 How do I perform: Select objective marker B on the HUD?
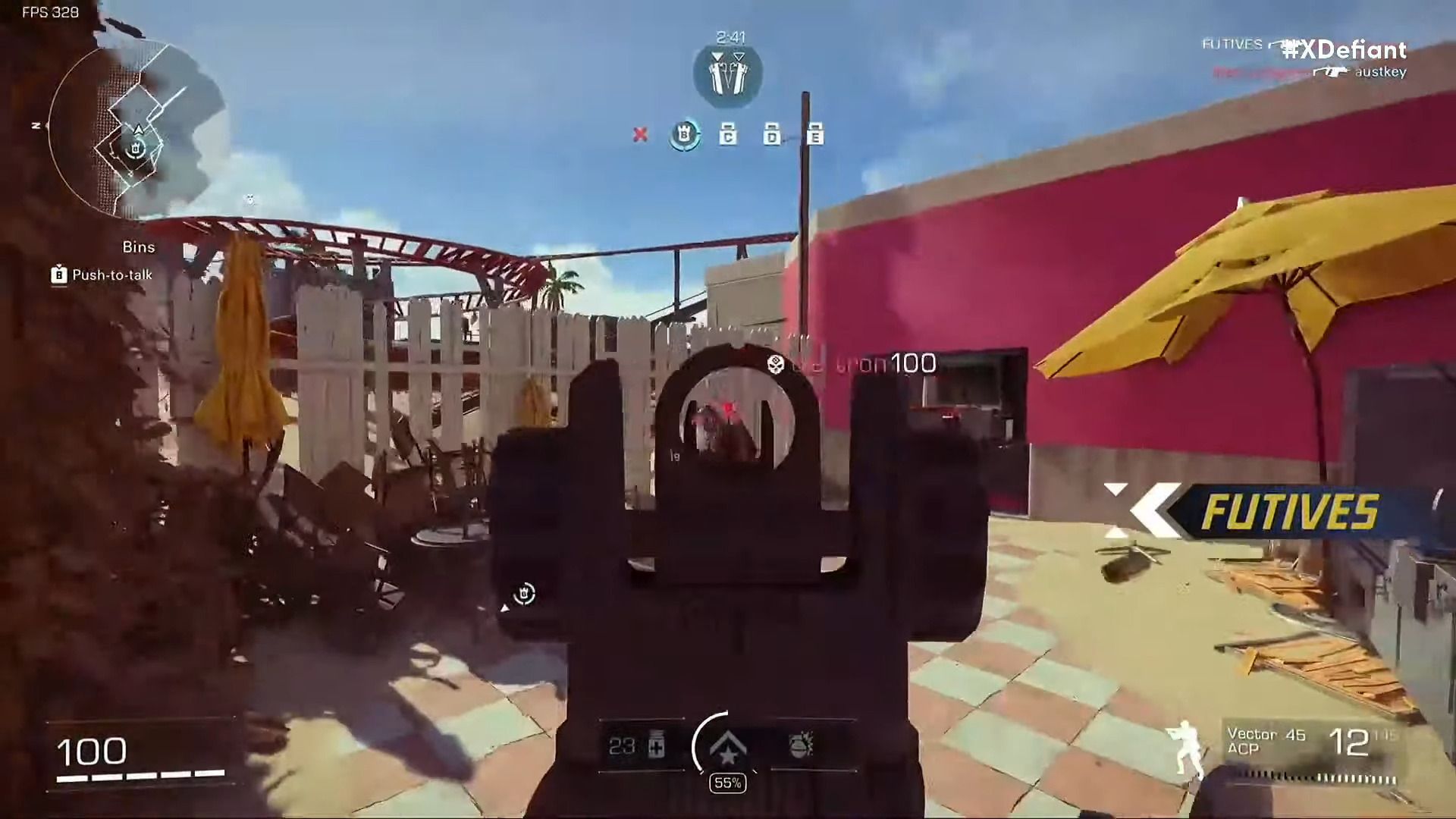(685, 133)
